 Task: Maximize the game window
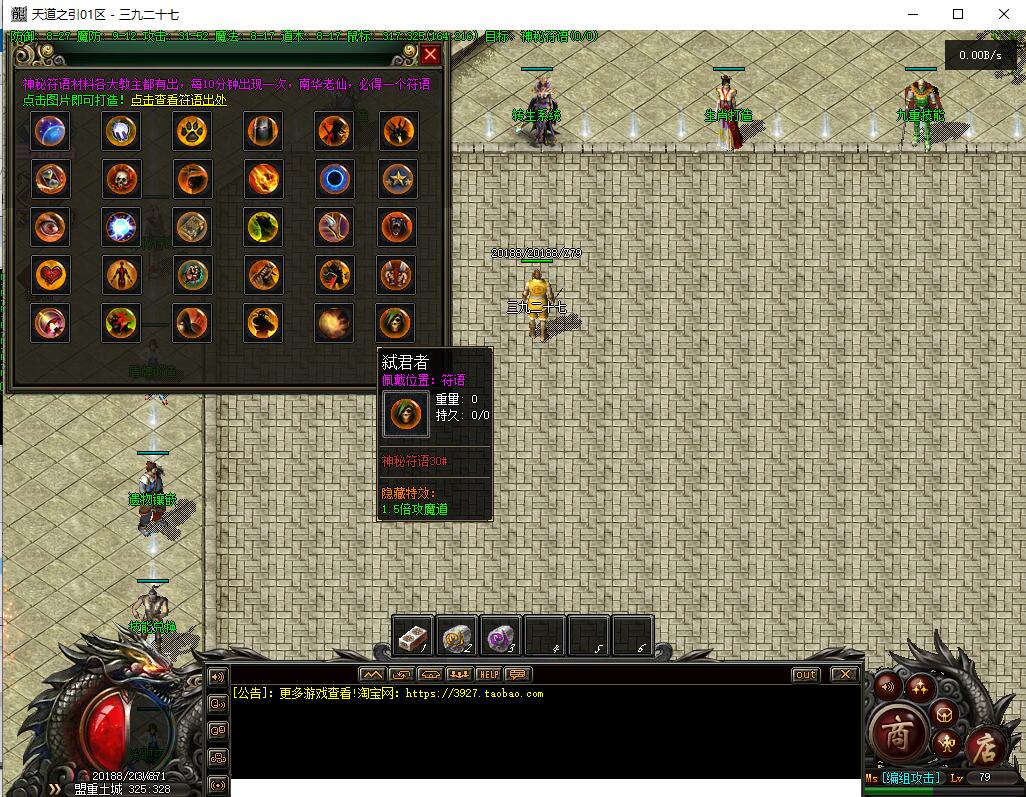(957, 14)
